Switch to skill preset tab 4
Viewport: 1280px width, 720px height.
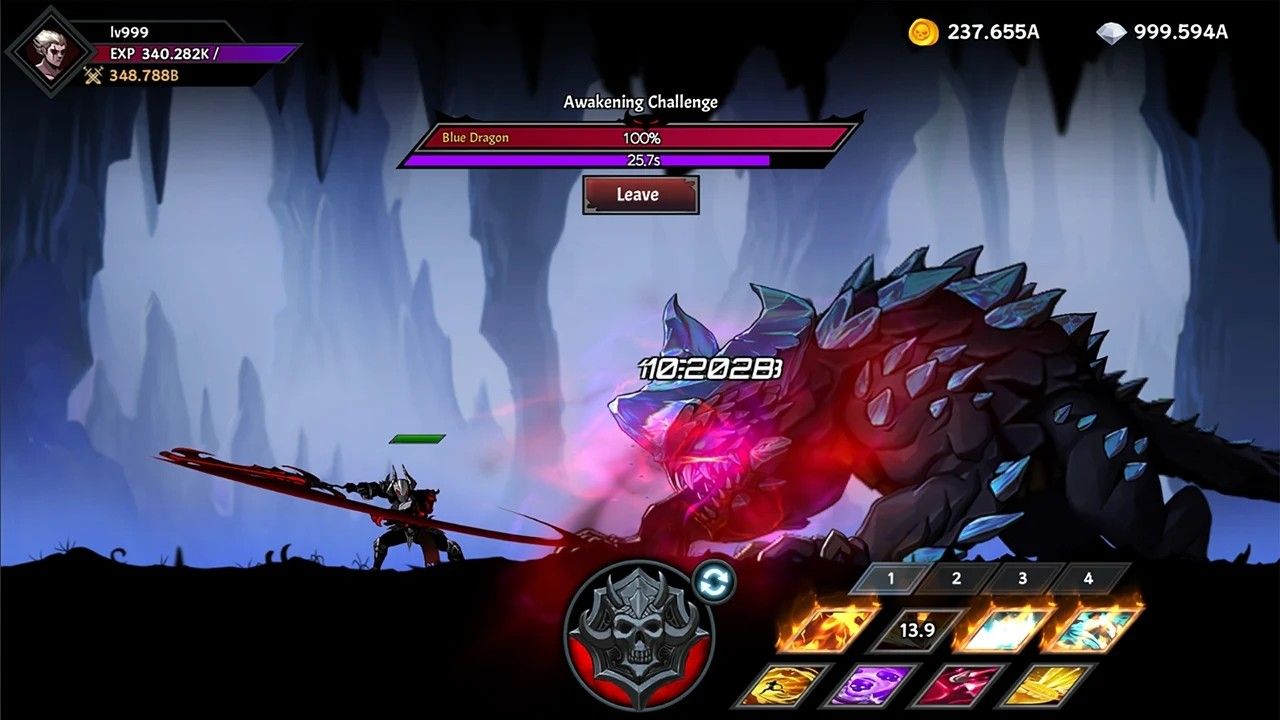pos(1087,578)
